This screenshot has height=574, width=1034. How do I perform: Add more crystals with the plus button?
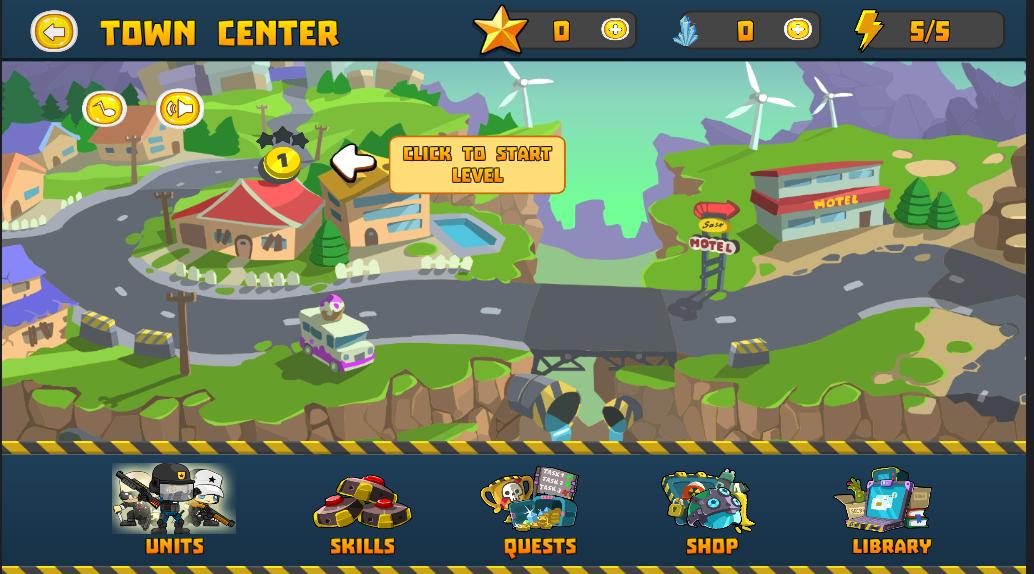[797, 31]
